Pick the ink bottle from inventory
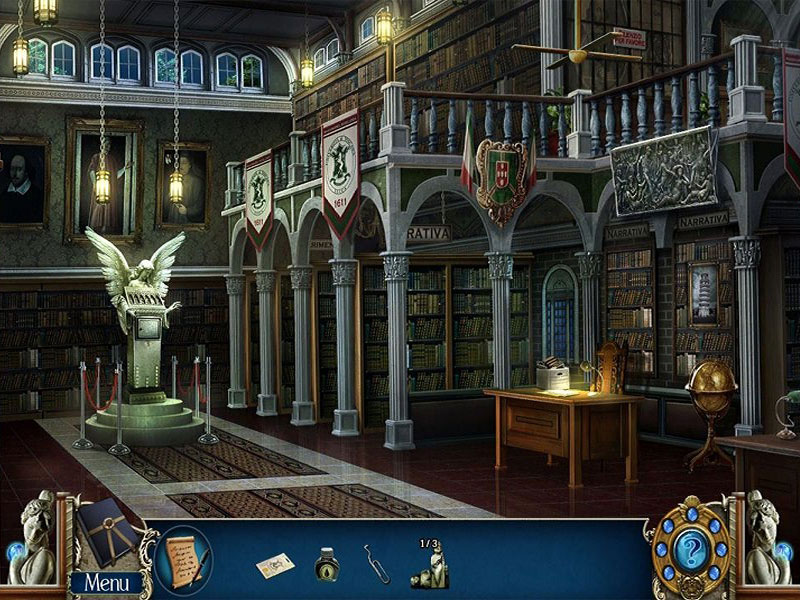The image size is (800, 600). pos(327,565)
